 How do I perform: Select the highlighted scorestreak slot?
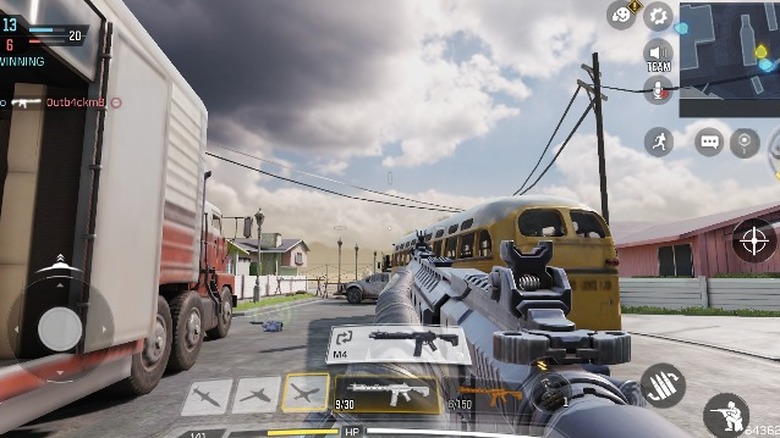(x=304, y=394)
